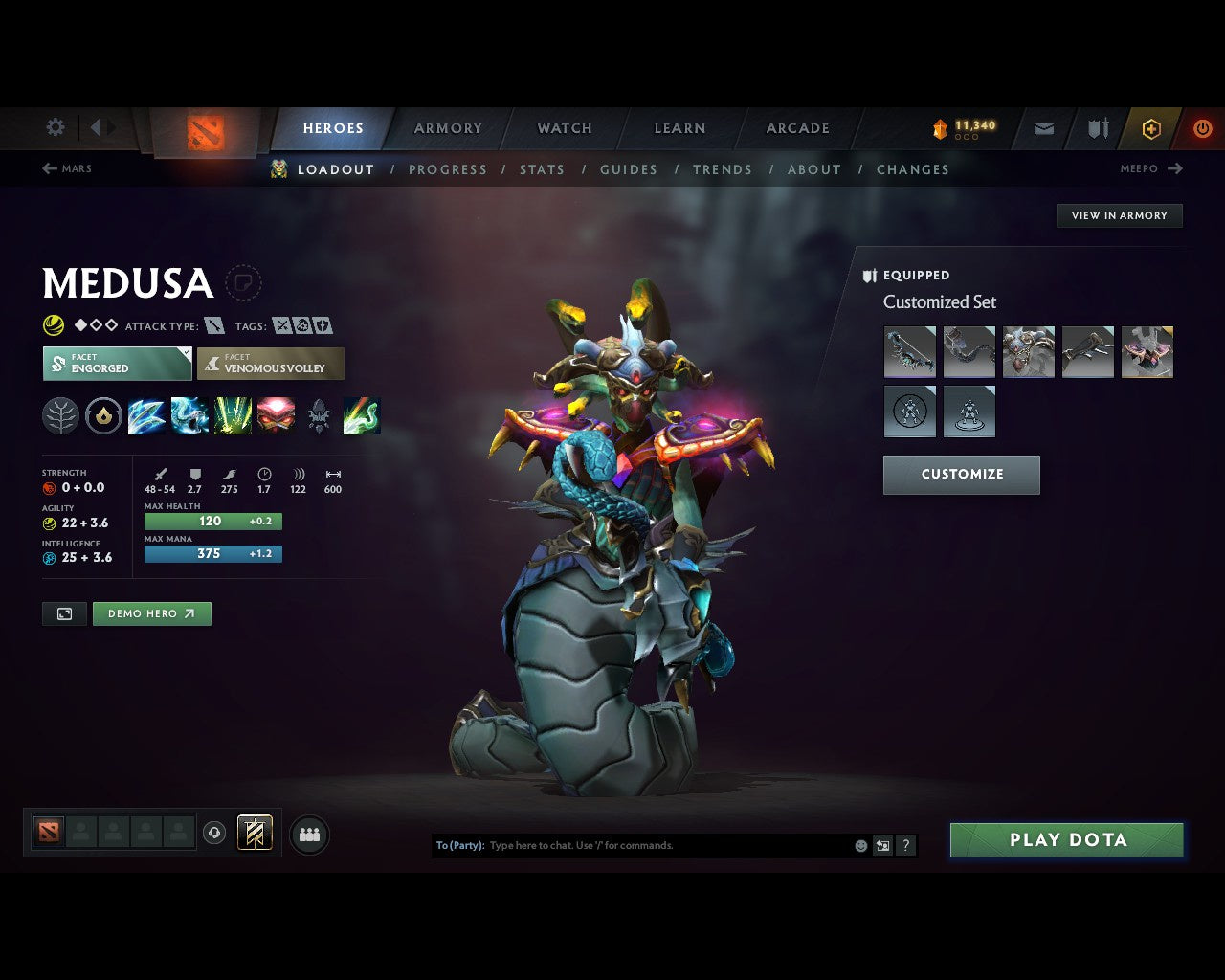Open the mail inbox icon in top bar
The width and height of the screenshot is (1225, 980).
[x=1042, y=127]
